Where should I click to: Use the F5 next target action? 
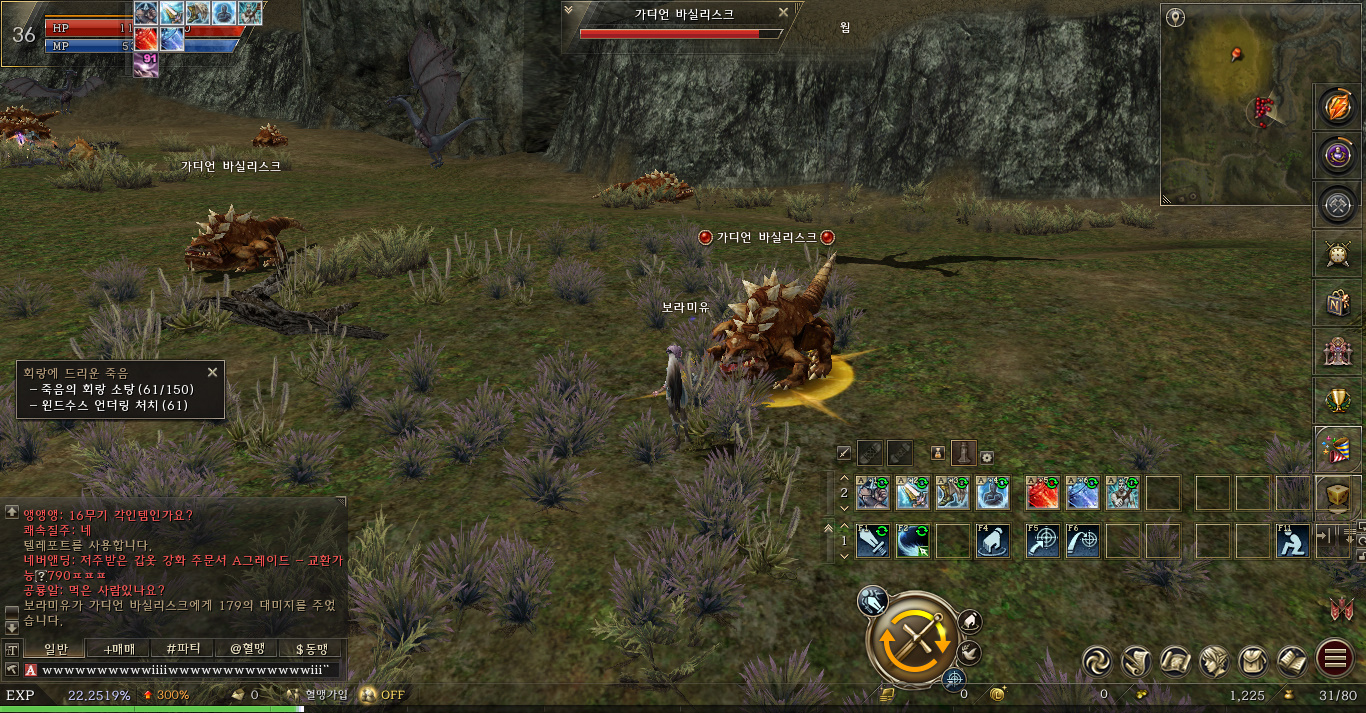pyautogui.click(x=1043, y=541)
